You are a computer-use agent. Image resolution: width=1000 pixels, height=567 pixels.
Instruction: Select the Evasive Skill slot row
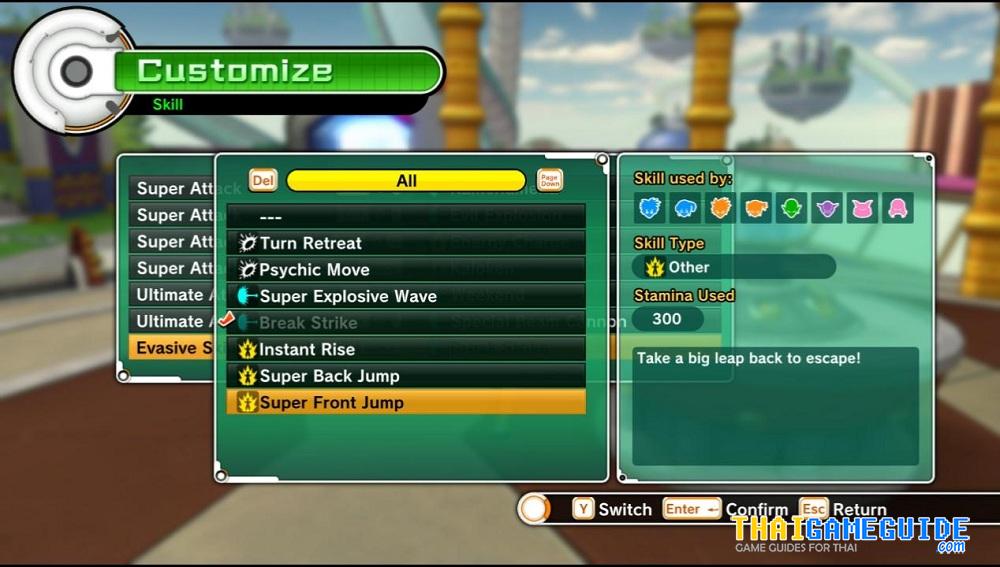tap(170, 348)
